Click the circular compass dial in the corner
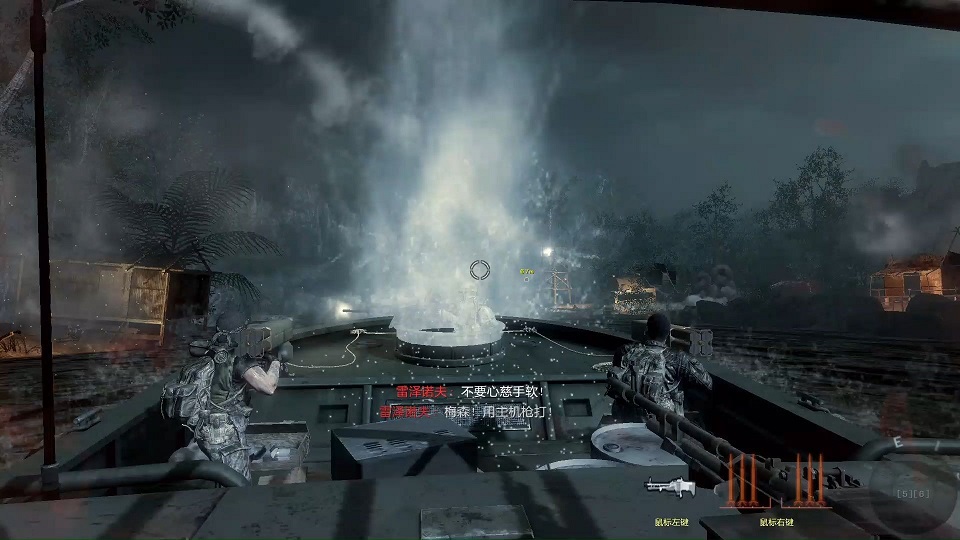The width and height of the screenshot is (960, 540). point(912,490)
